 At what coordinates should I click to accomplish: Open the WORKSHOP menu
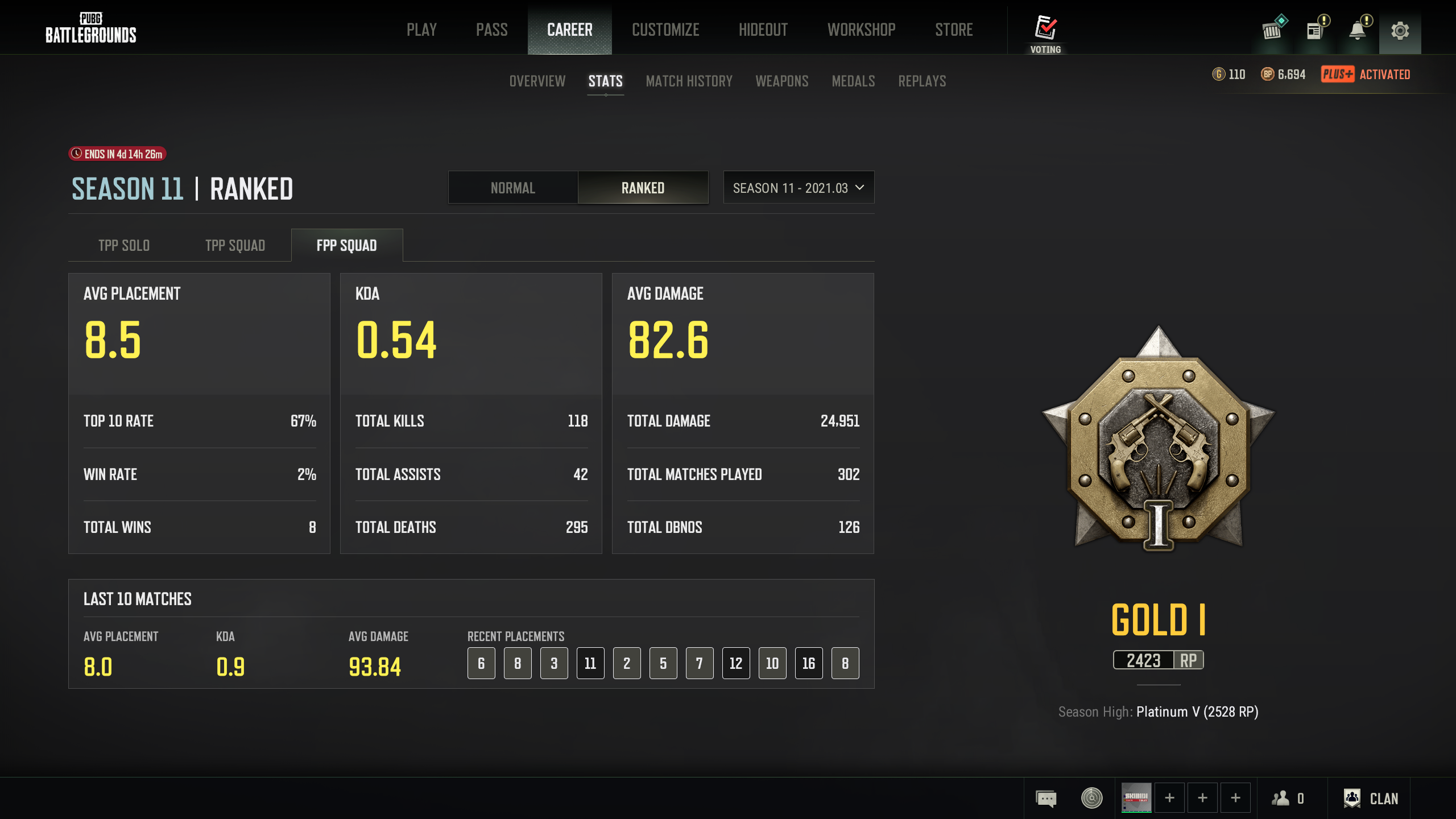click(x=861, y=30)
